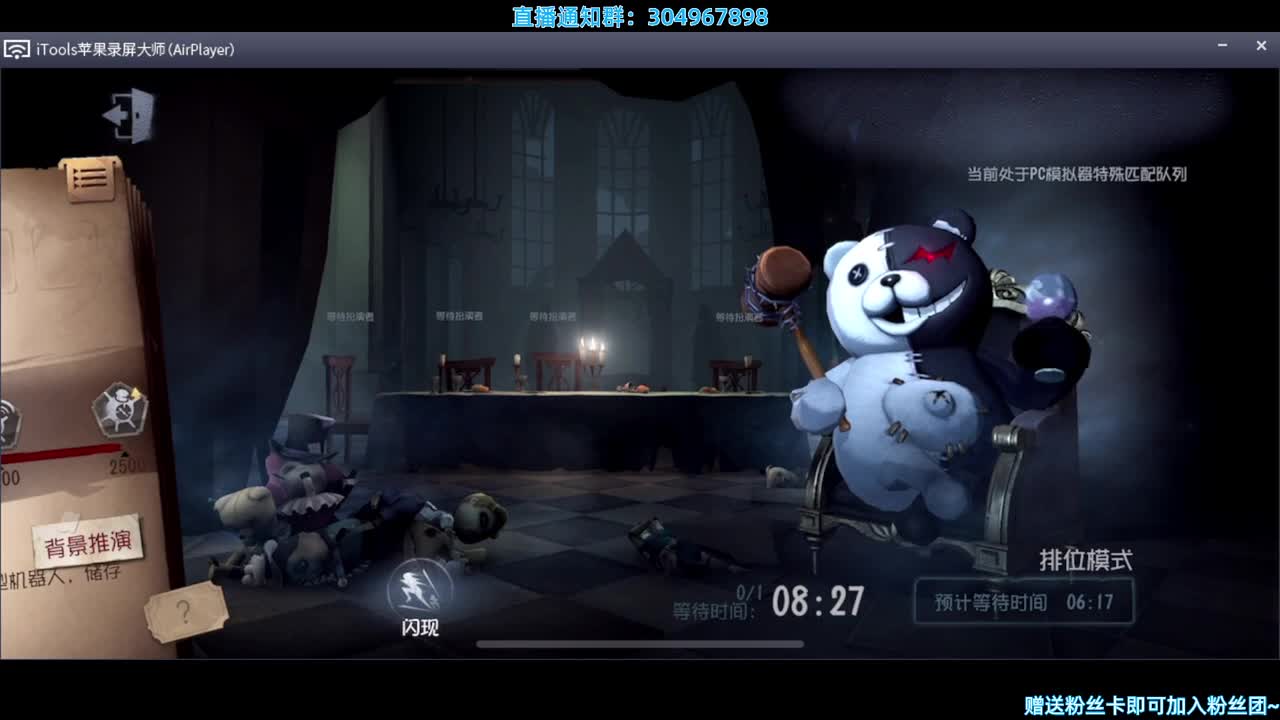Image resolution: width=1280 pixels, height=720 pixels.
Task: Click the iTools AirPlayer icon in title bar
Action: (16, 48)
